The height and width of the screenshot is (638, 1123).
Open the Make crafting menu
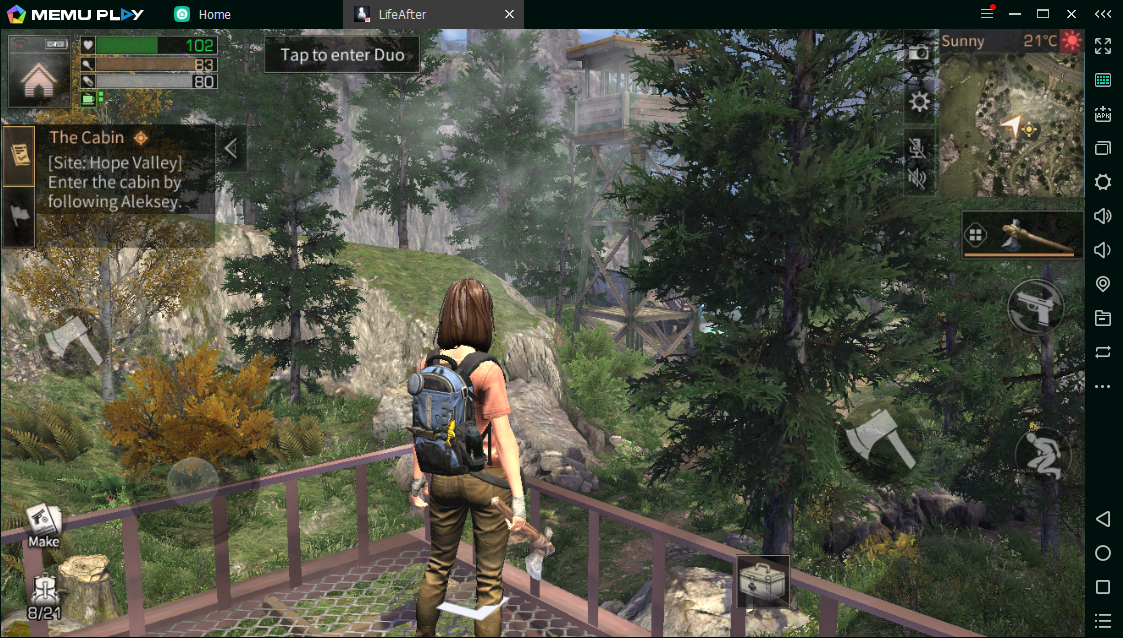[43, 525]
